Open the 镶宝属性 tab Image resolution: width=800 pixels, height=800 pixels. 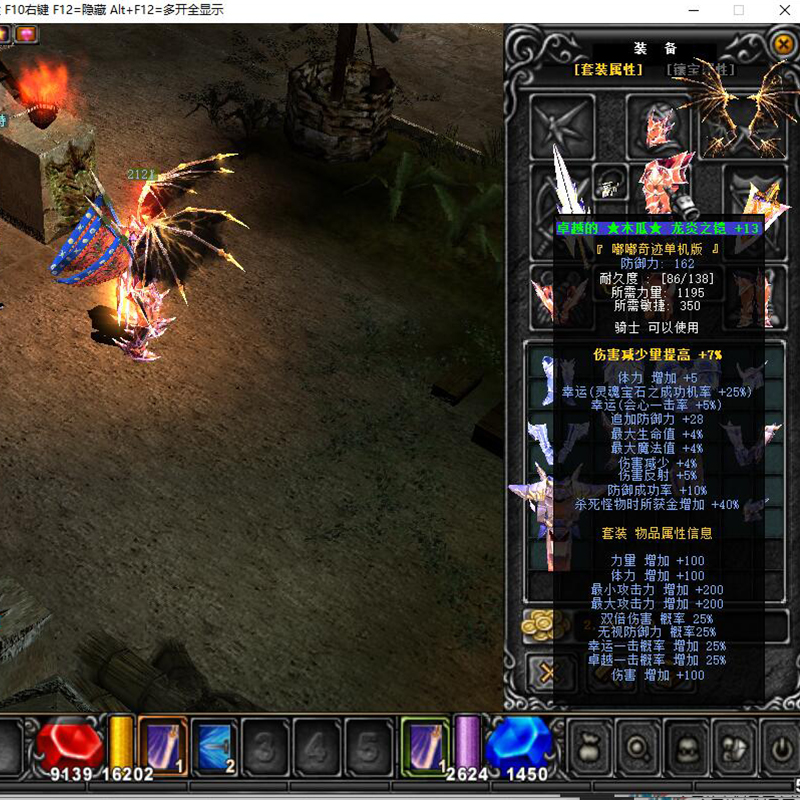point(700,70)
